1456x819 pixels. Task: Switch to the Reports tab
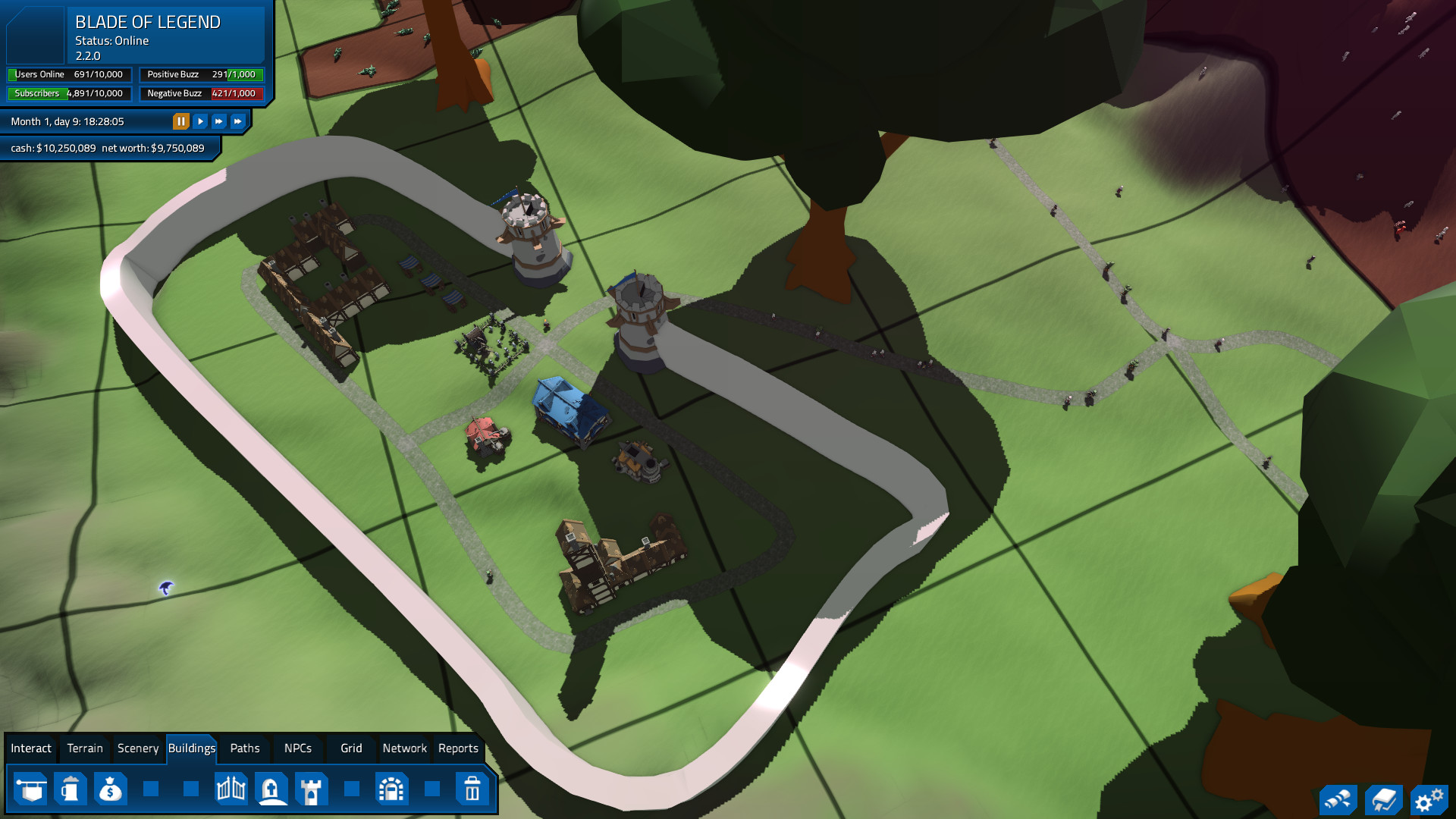click(x=458, y=748)
